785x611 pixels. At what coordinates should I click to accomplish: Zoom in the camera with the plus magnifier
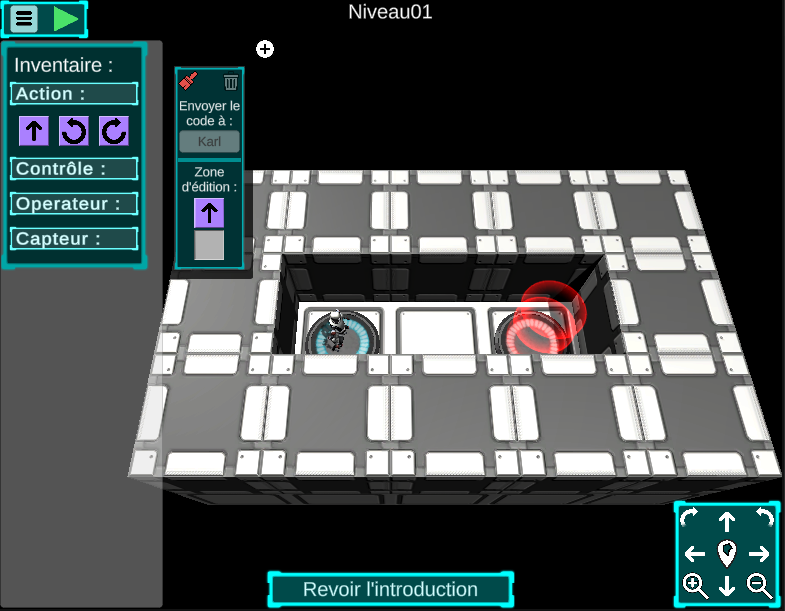coord(695,586)
